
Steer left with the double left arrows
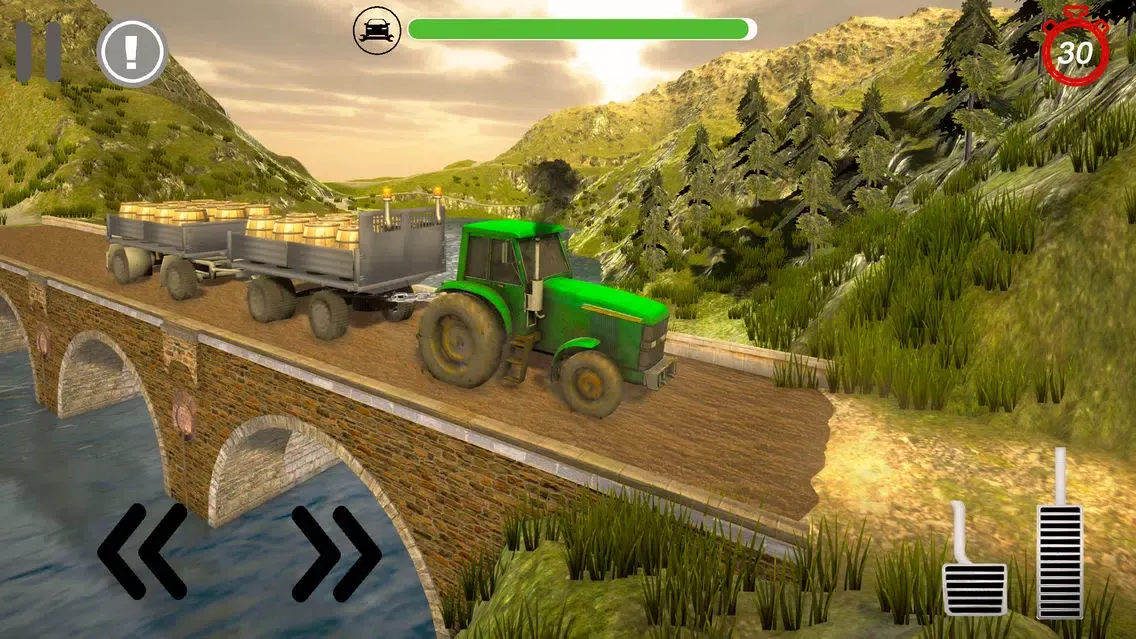(x=142, y=551)
